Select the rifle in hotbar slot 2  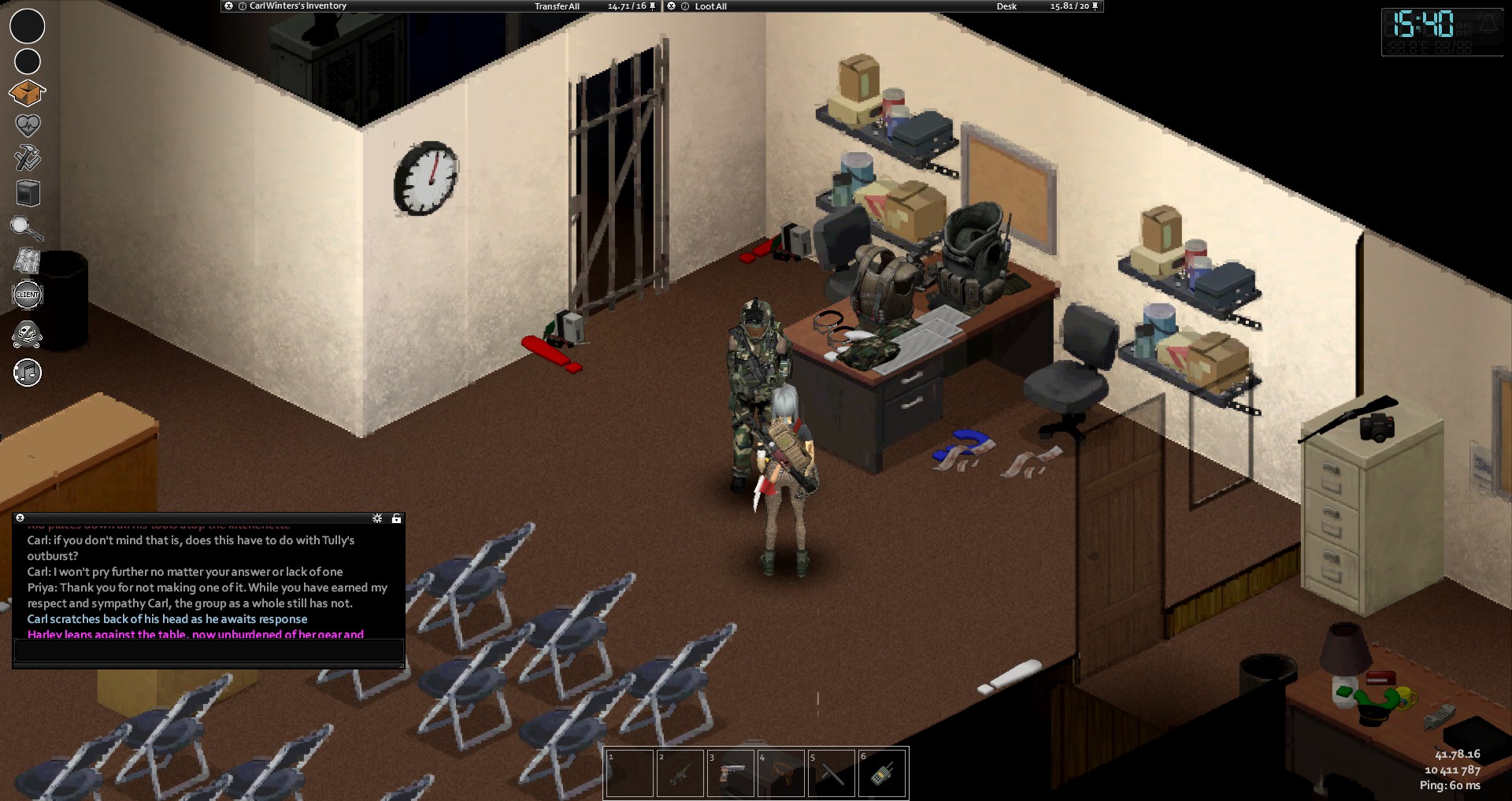coord(680,773)
